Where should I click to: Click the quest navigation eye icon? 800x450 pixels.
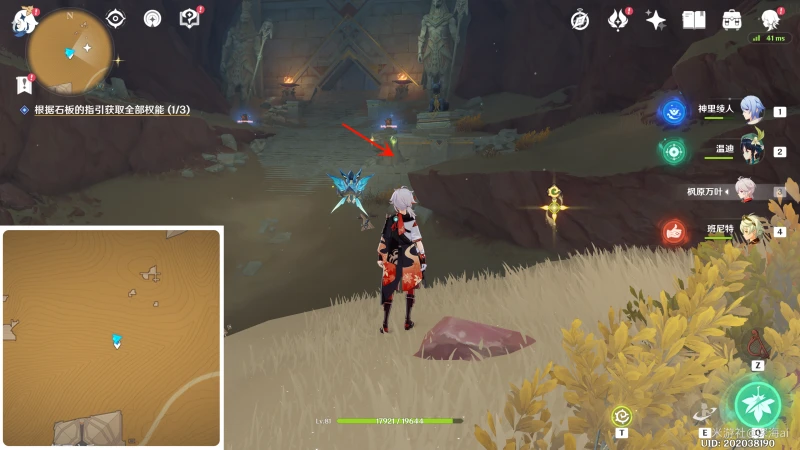[116, 18]
